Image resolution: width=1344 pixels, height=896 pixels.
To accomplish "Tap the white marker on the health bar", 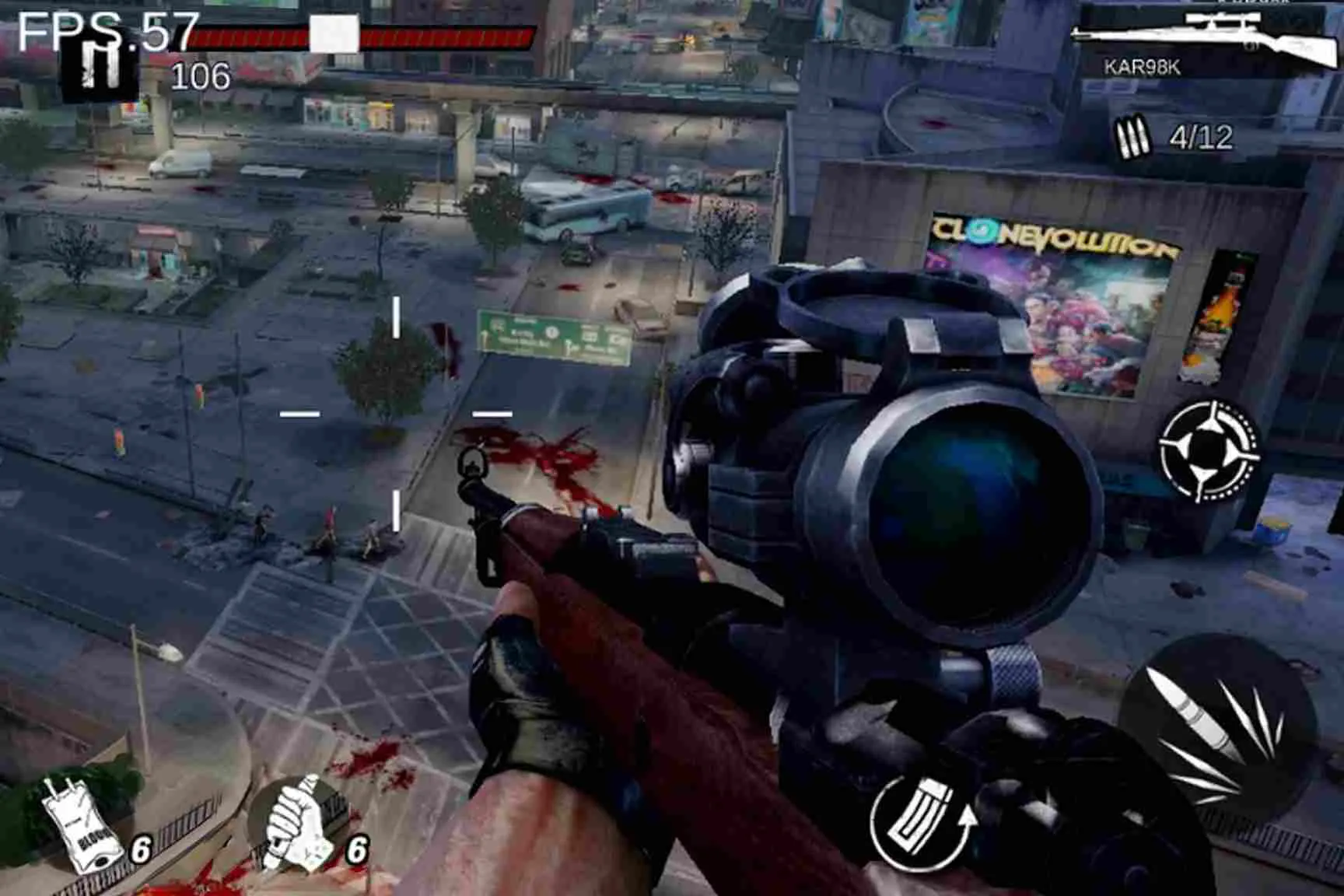I will (334, 33).
